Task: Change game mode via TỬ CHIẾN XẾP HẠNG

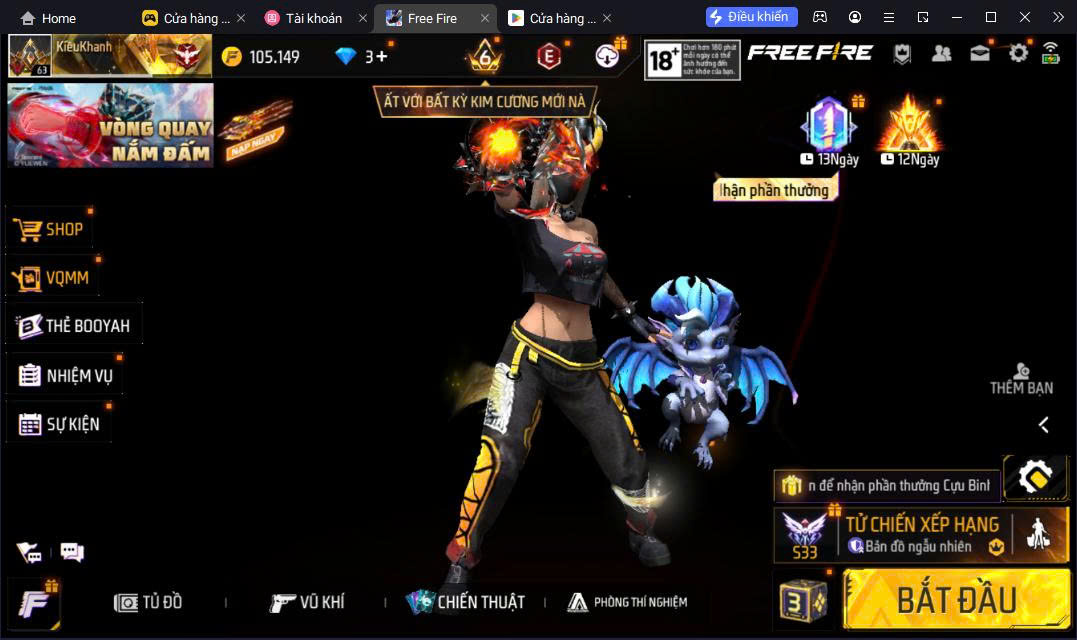Action: pyautogui.click(x=920, y=534)
